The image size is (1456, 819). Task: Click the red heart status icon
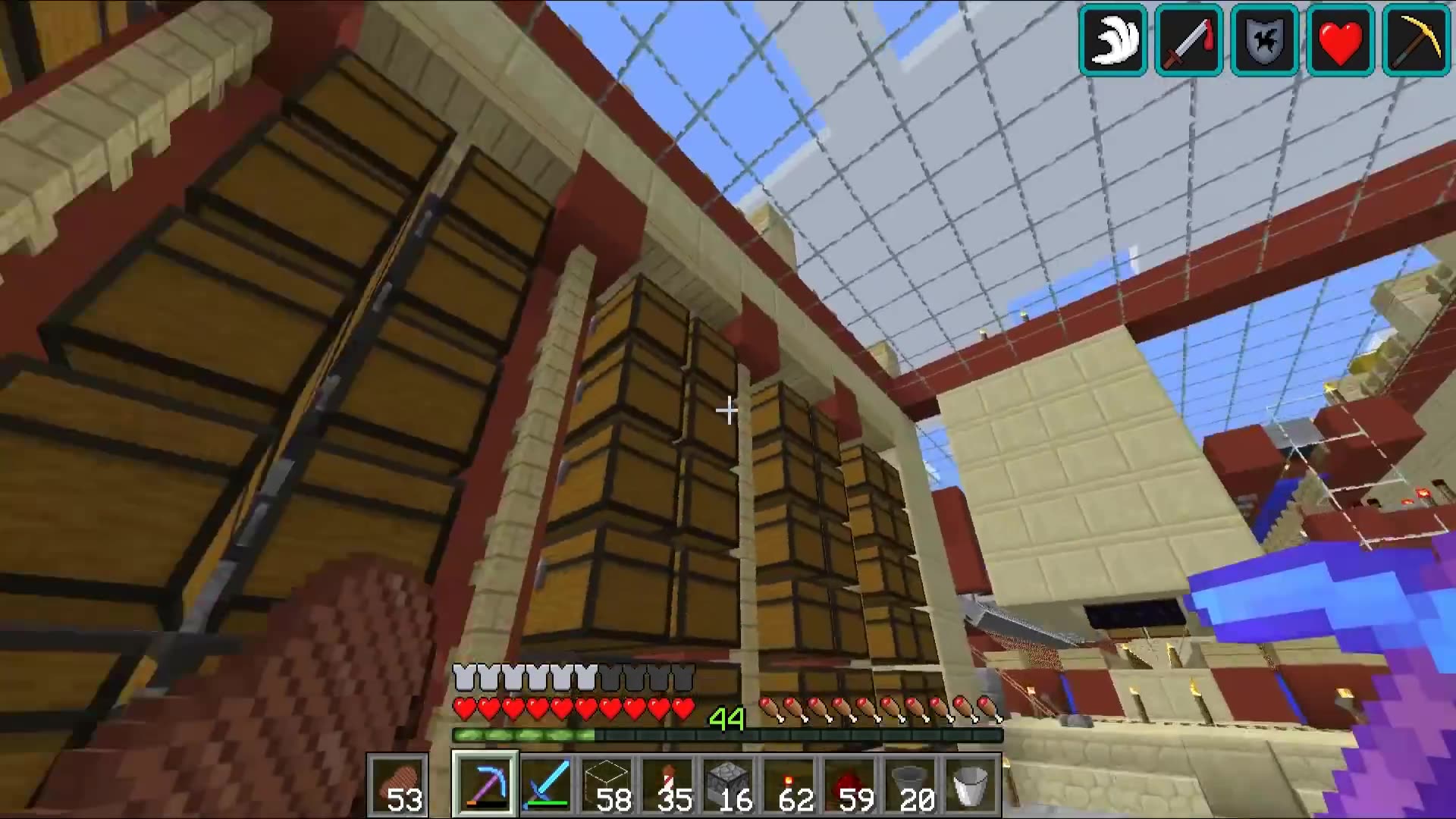pos(1339,42)
